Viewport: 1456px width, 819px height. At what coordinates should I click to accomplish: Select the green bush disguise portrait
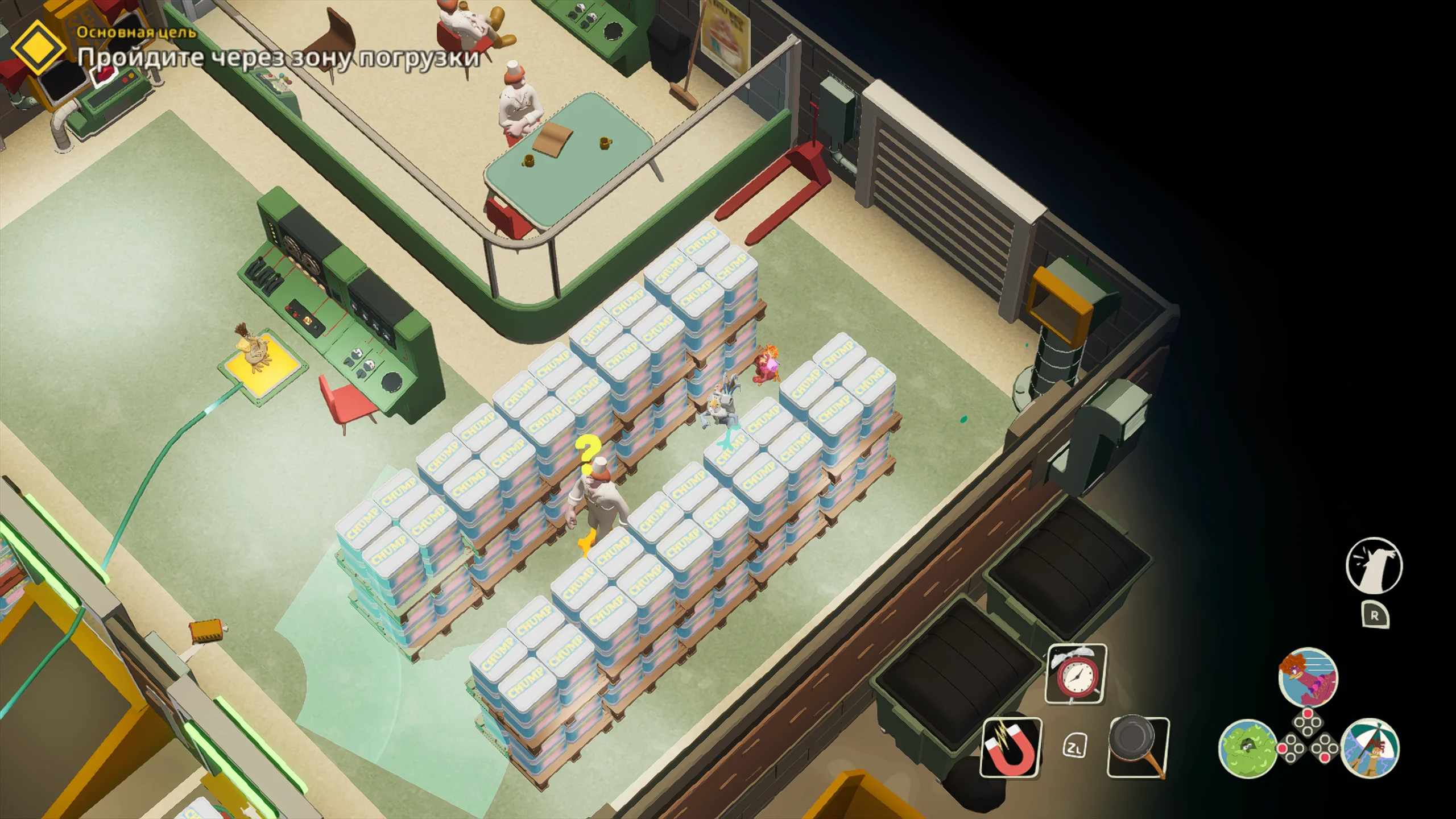[1247, 748]
